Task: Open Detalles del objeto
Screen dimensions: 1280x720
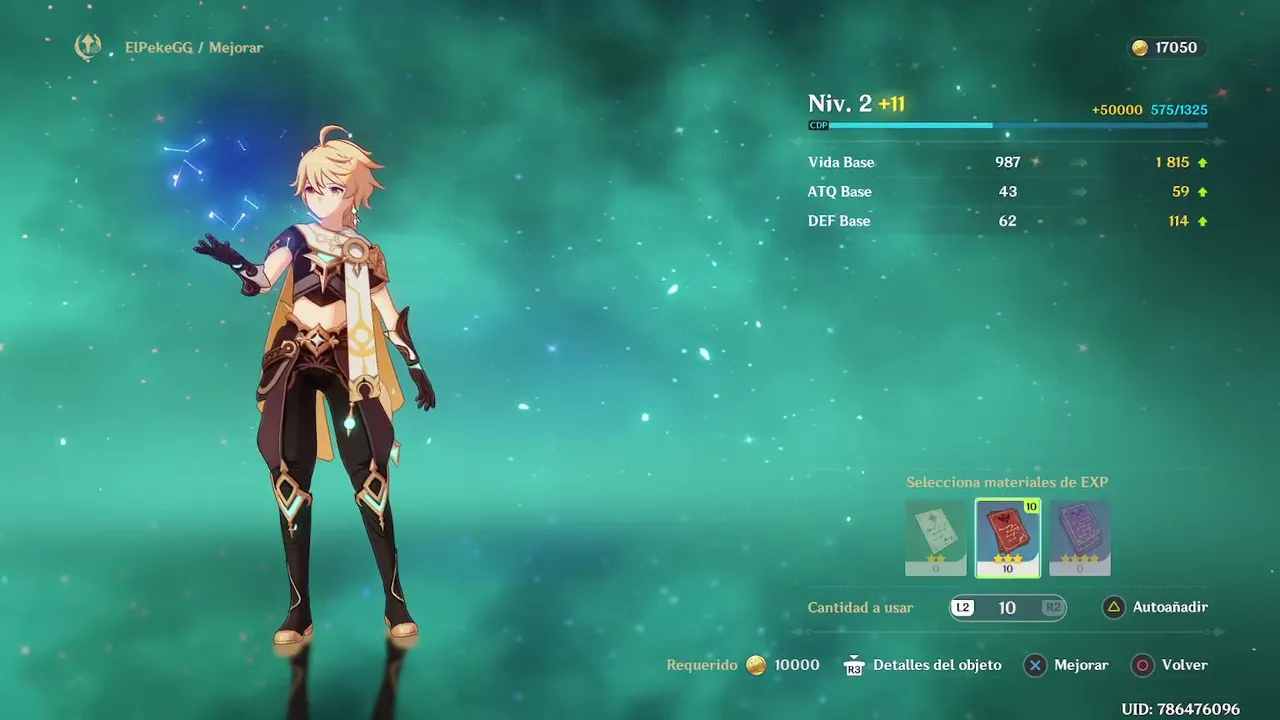Action: click(x=923, y=665)
